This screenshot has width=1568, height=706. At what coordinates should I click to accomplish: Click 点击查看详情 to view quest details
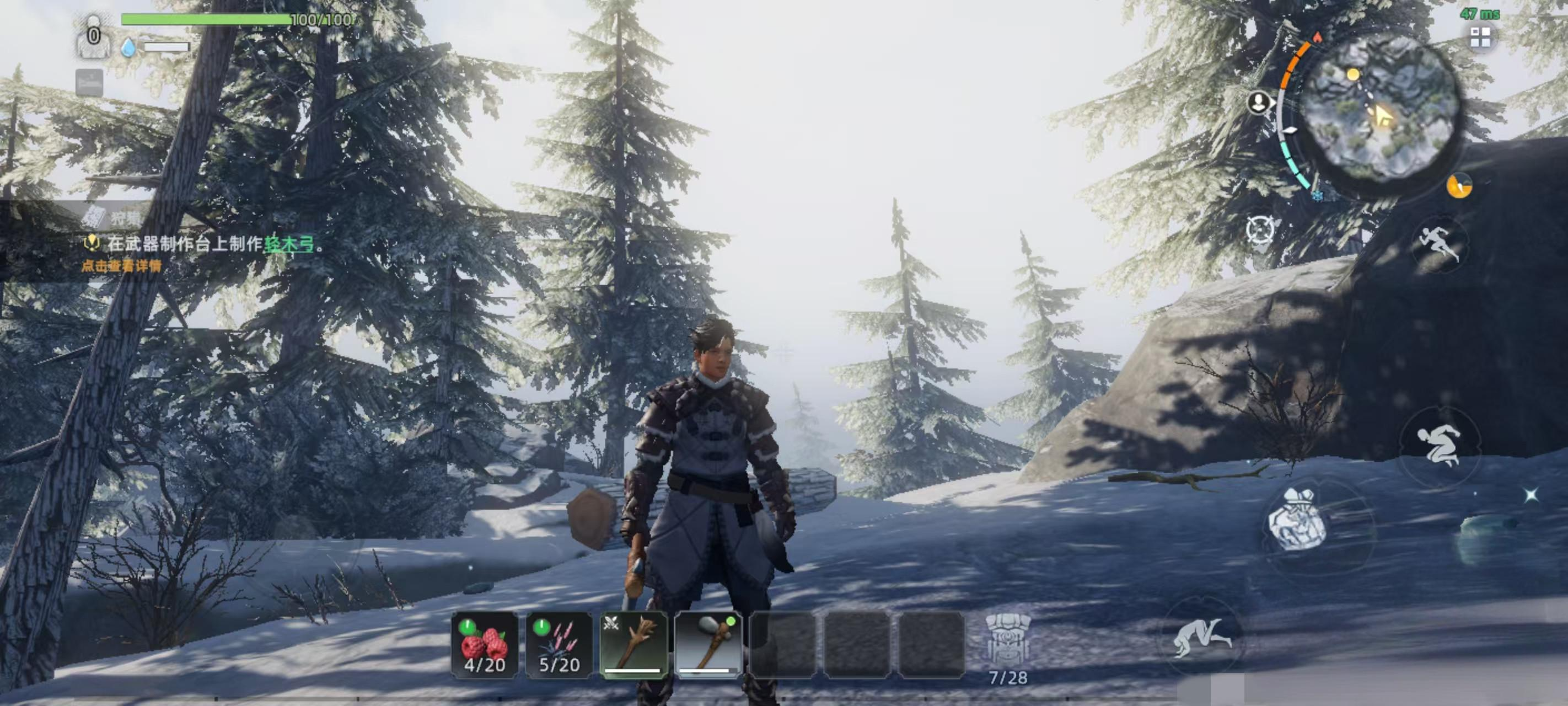click(x=122, y=266)
